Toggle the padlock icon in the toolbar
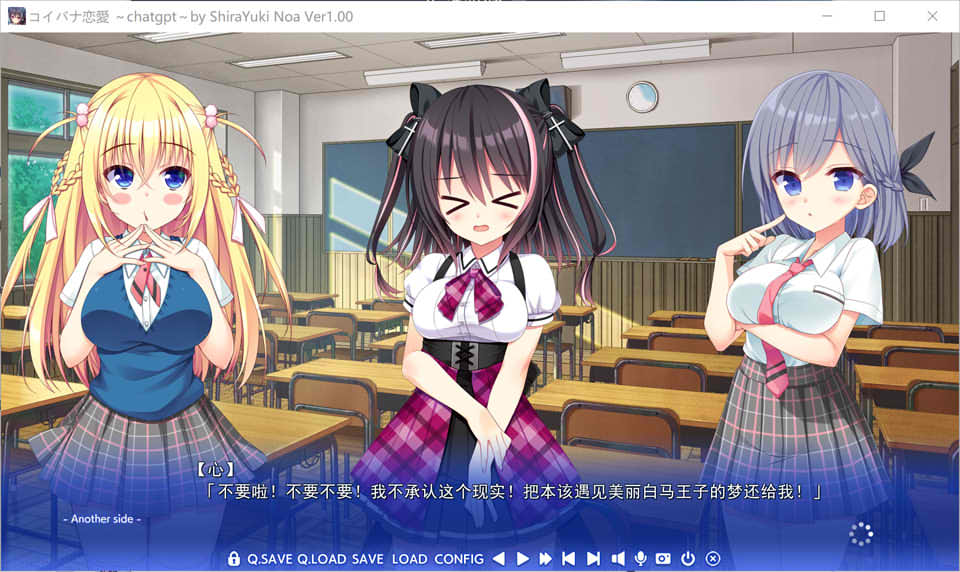 pyautogui.click(x=234, y=559)
